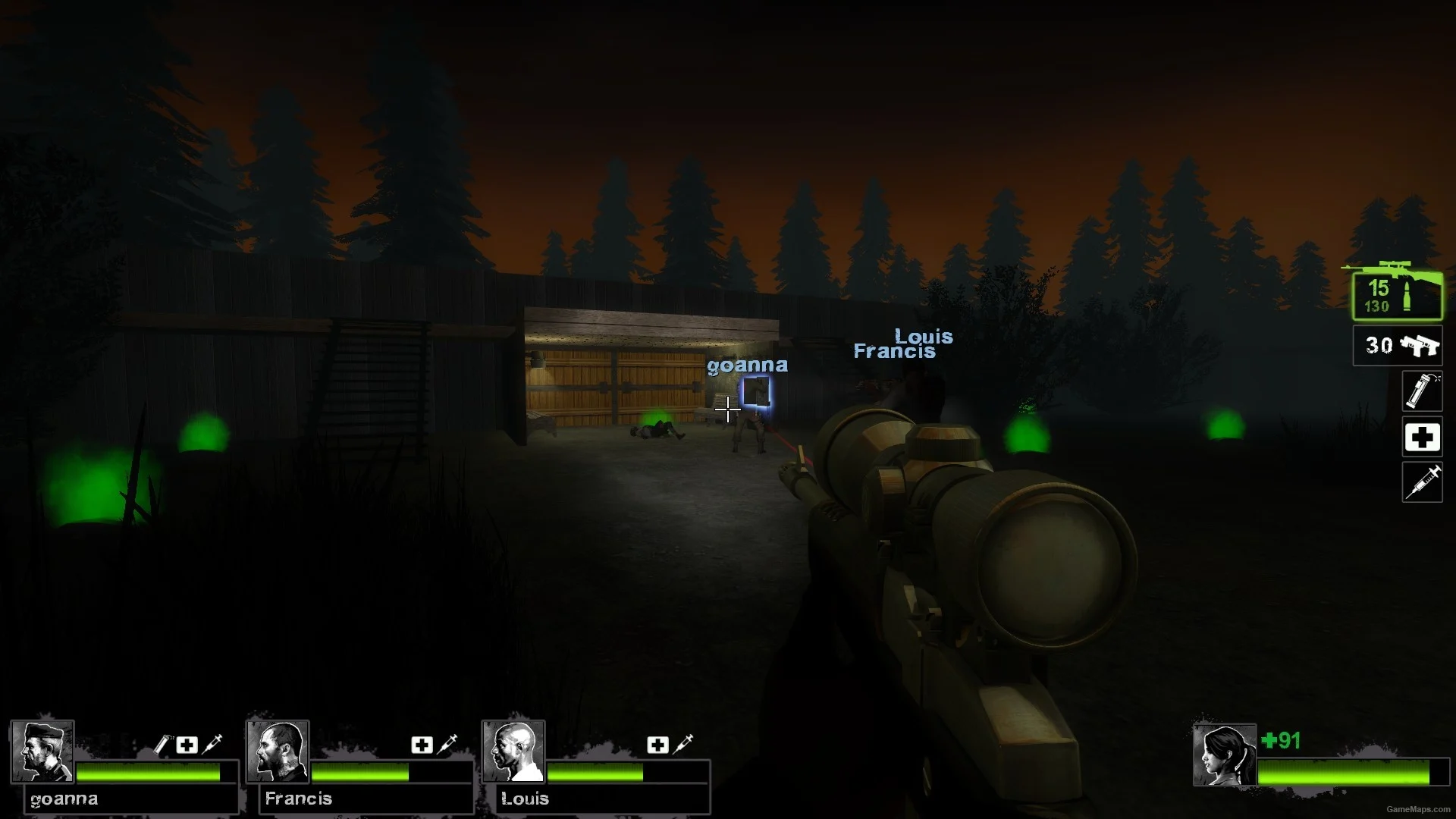Choose the first aid kit slot
Screen dimensions: 1456x819
[1422, 438]
